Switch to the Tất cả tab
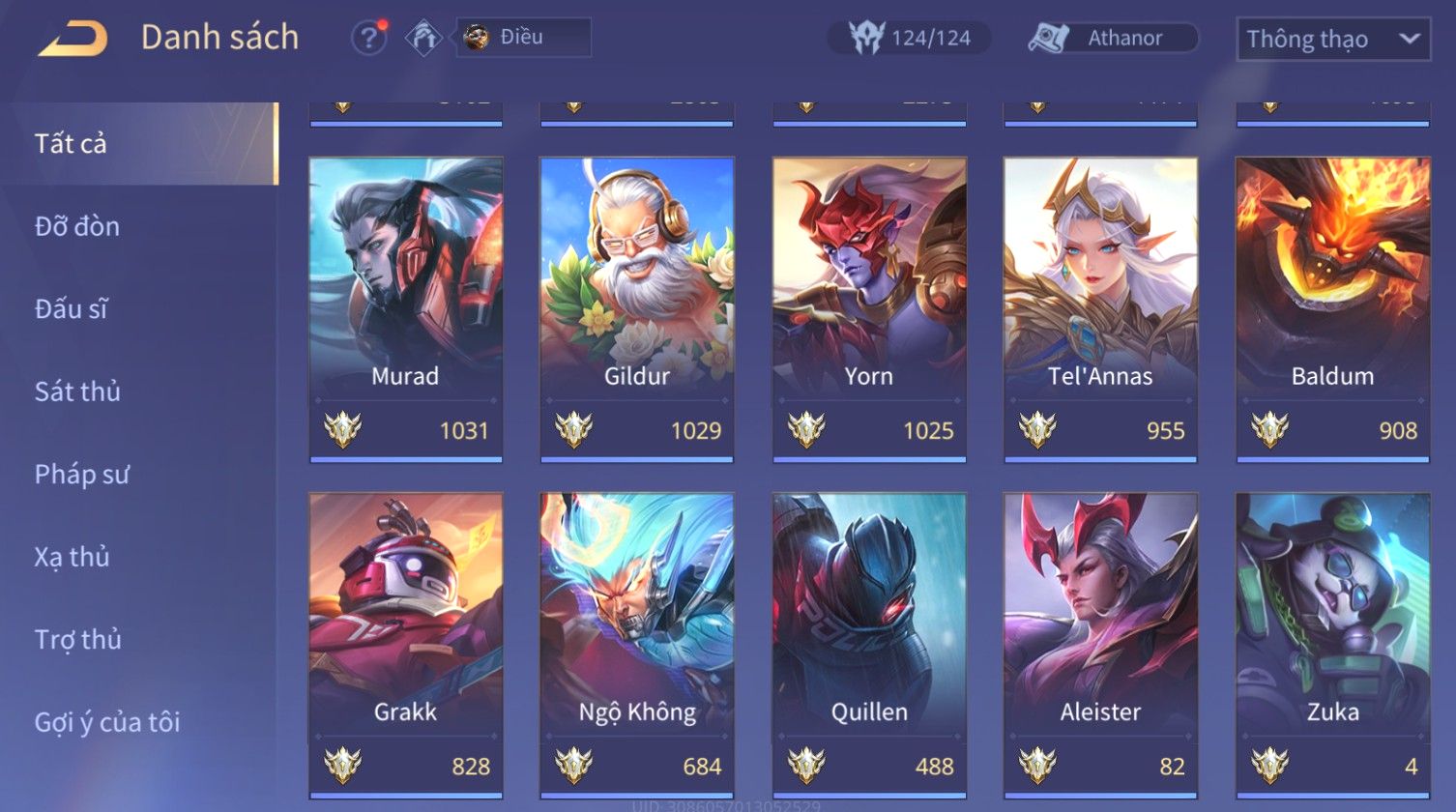Viewport: 1456px width, 812px height. [x=72, y=144]
